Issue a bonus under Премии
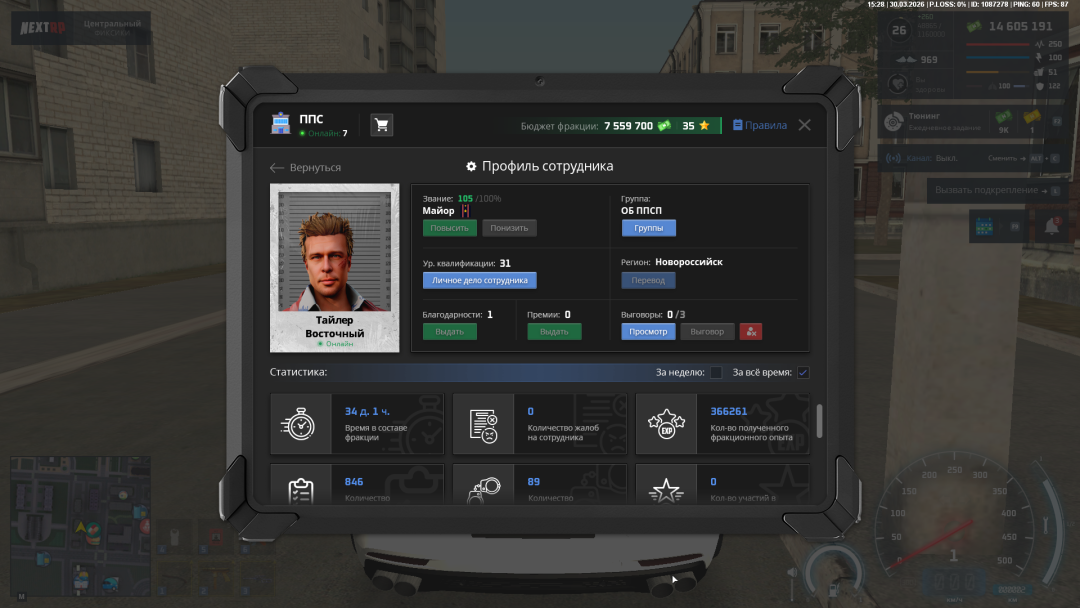Viewport: 1080px width, 608px height. (554, 331)
